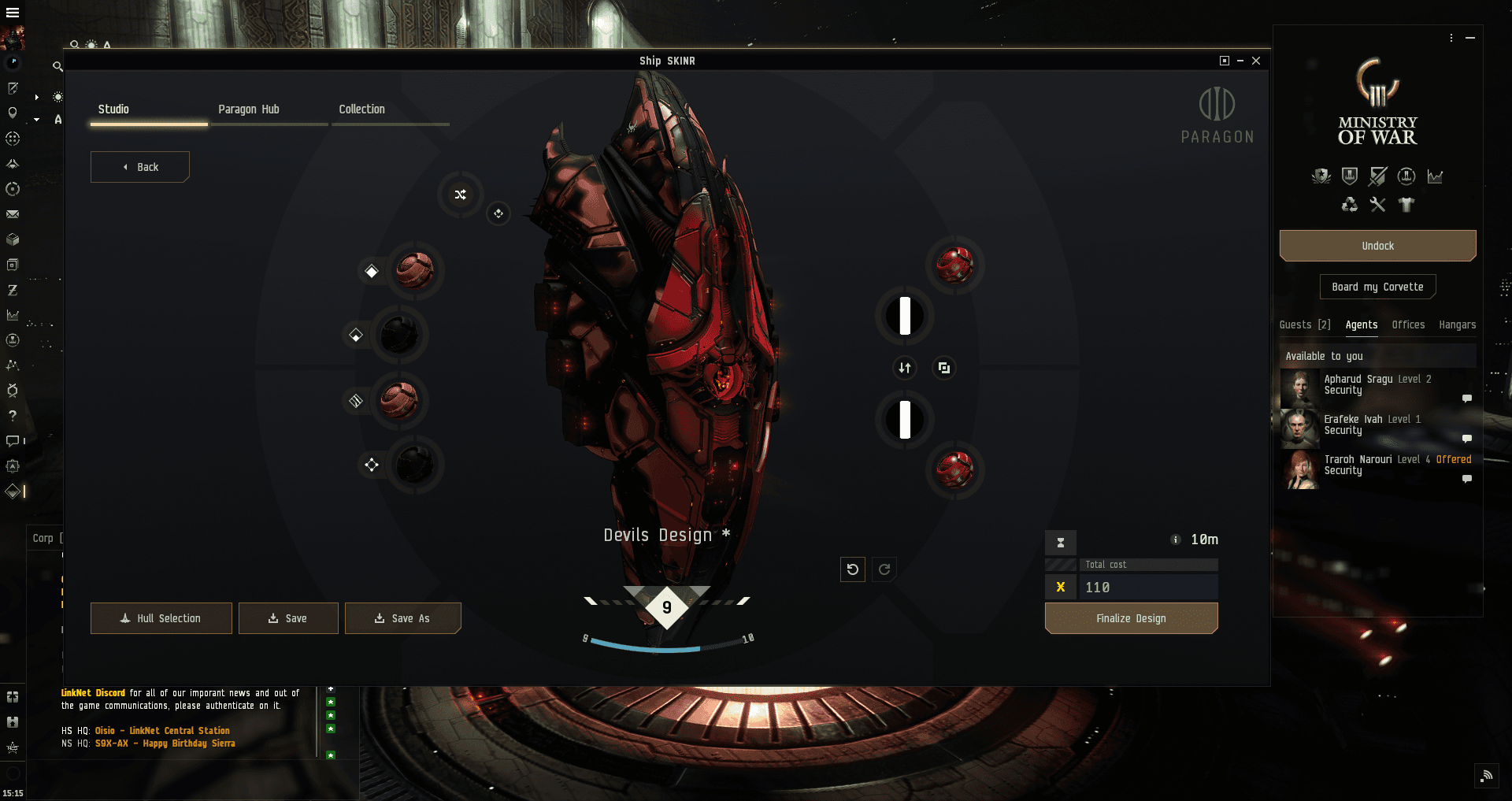Open conversation with Apharud Sragu
Image resolution: width=1512 pixels, height=801 pixels.
tap(1466, 399)
